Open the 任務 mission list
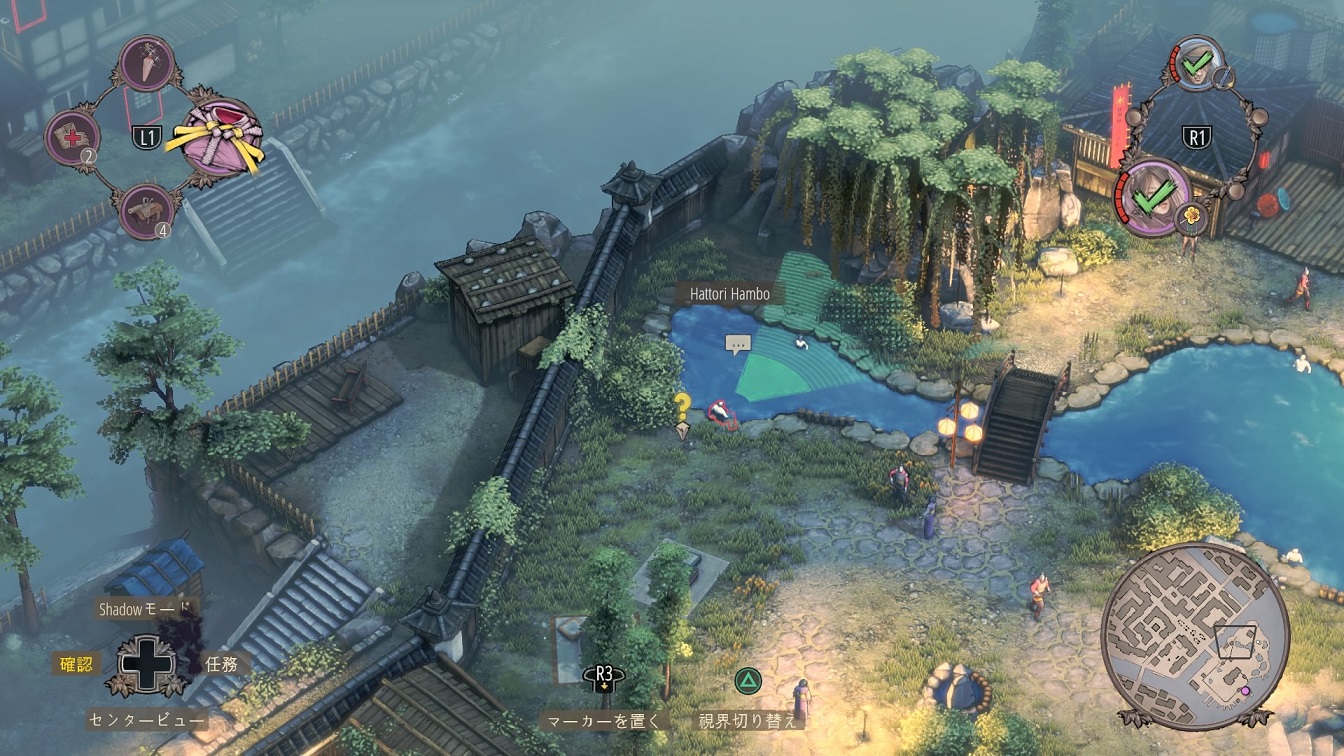This screenshot has height=756, width=1344. 221,662
